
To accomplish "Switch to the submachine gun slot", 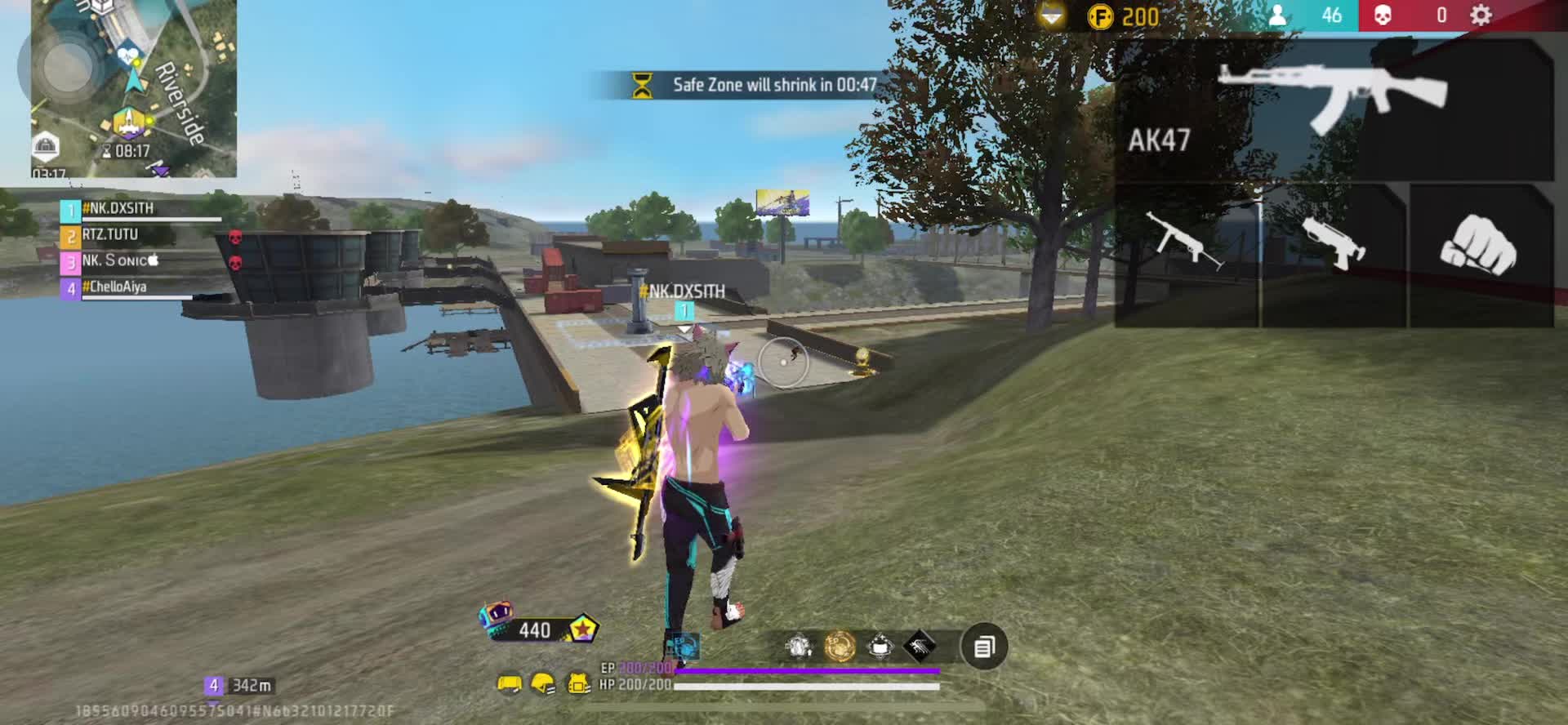I will [1186, 242].
